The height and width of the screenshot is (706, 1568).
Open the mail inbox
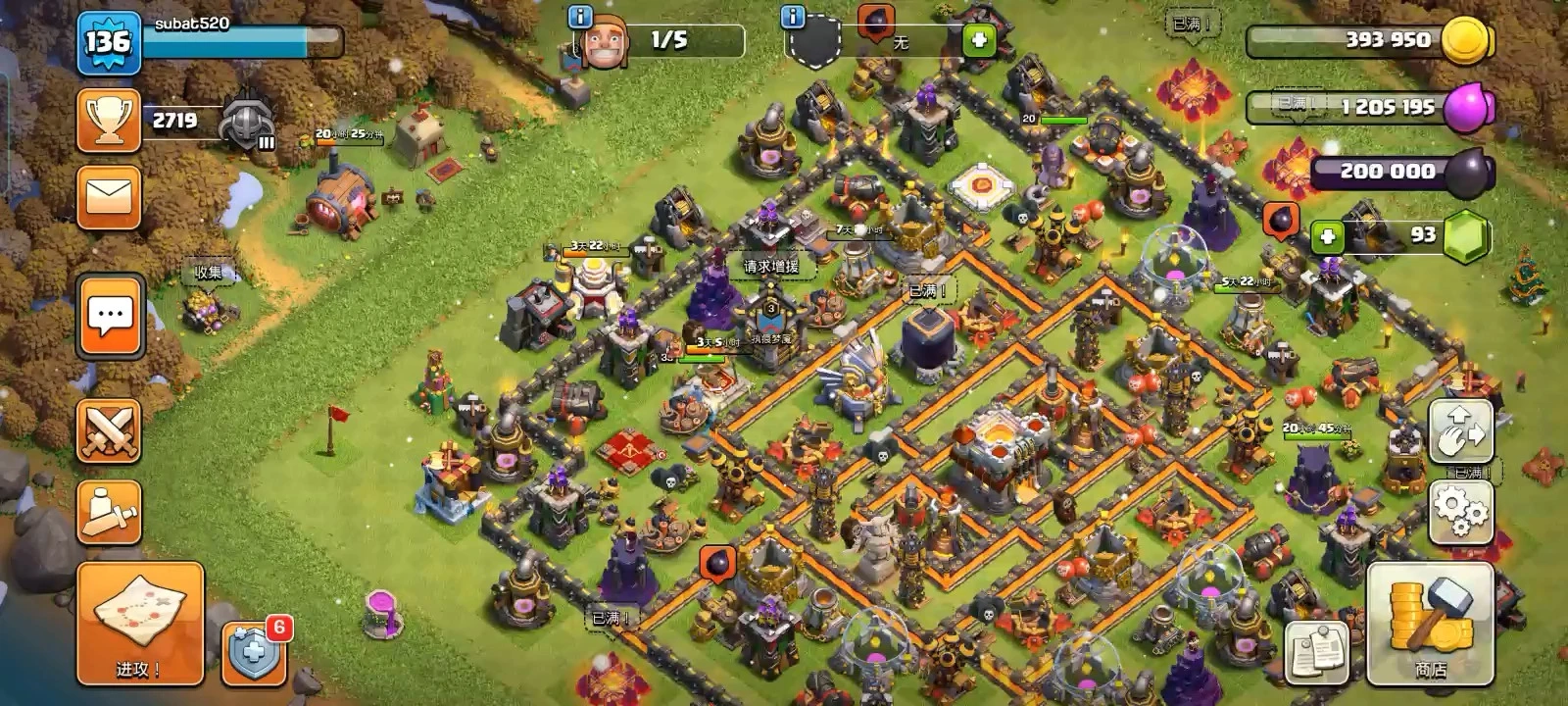click(x=109, y=197)
